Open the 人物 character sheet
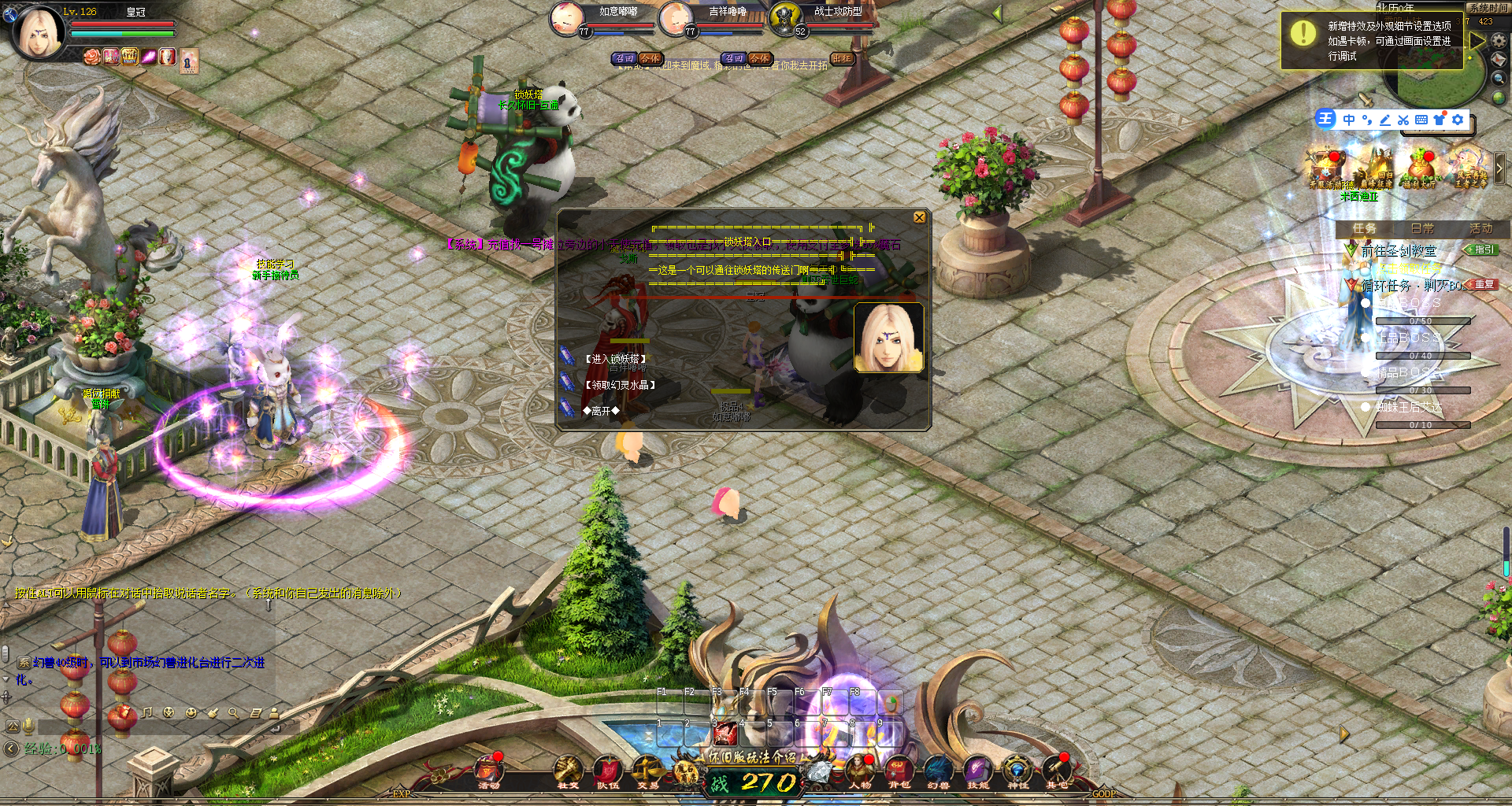 [x=859, y=771]
